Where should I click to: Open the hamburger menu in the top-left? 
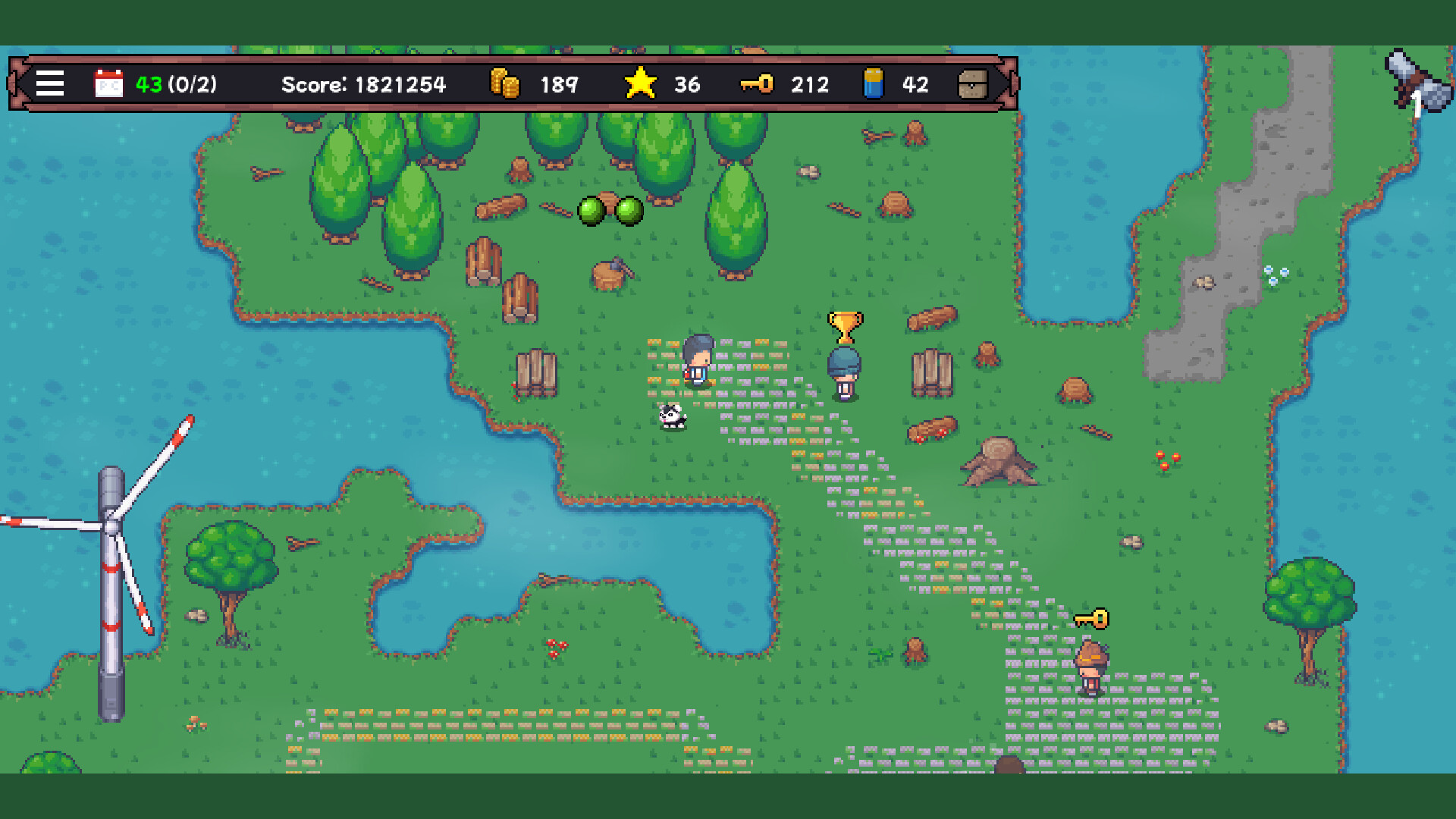tap(49, 84)
